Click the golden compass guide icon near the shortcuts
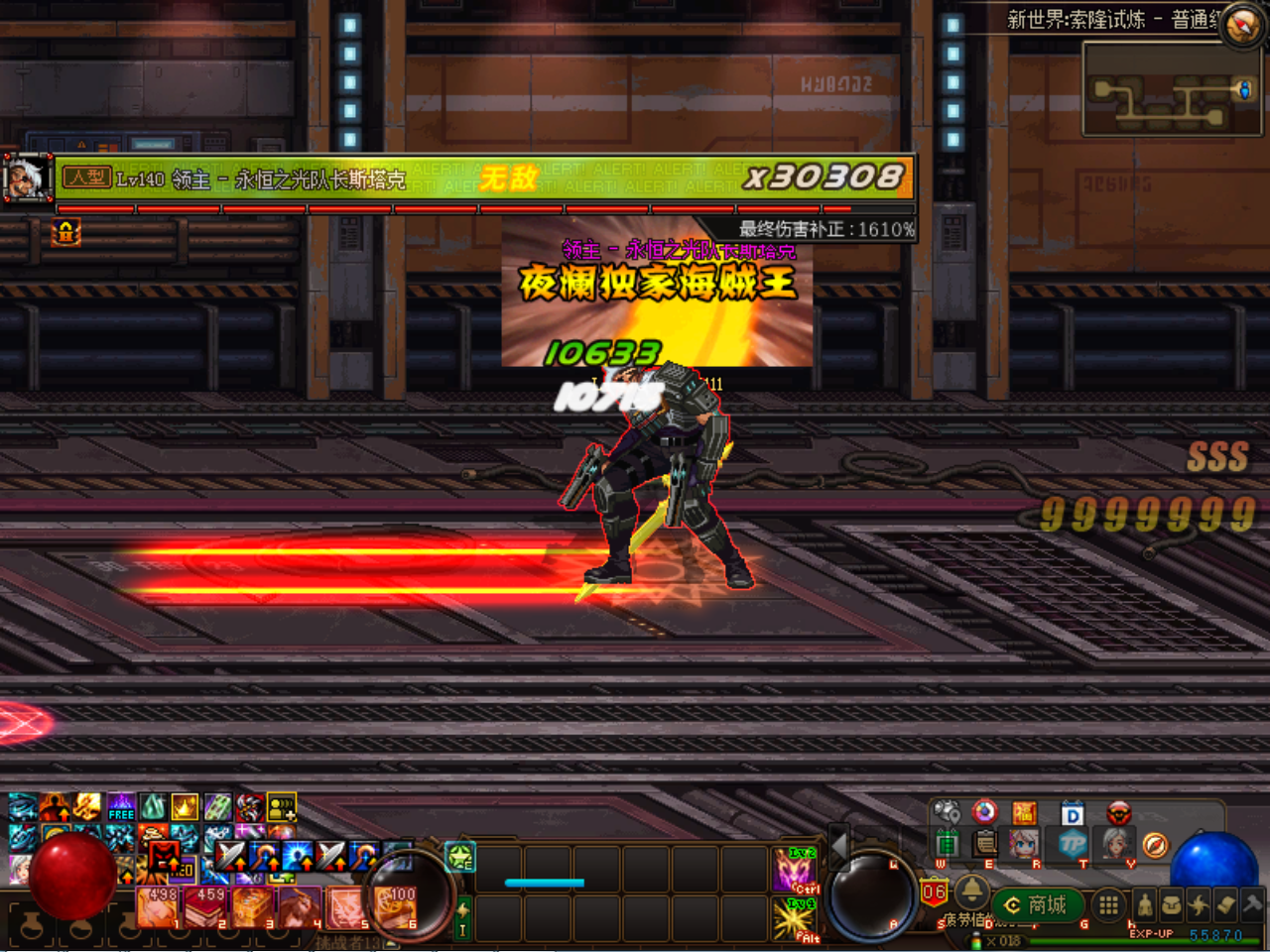1270x952 pixels. coord(1156,845)
